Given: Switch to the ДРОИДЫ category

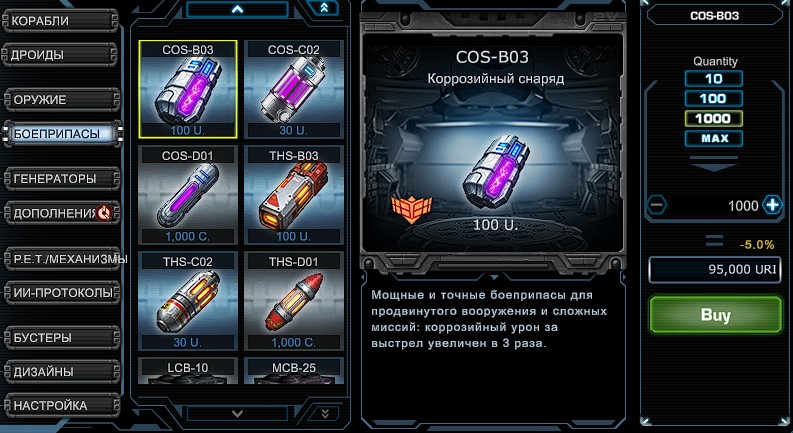Looking at the screenshot, I should click(x=60, y=54).
